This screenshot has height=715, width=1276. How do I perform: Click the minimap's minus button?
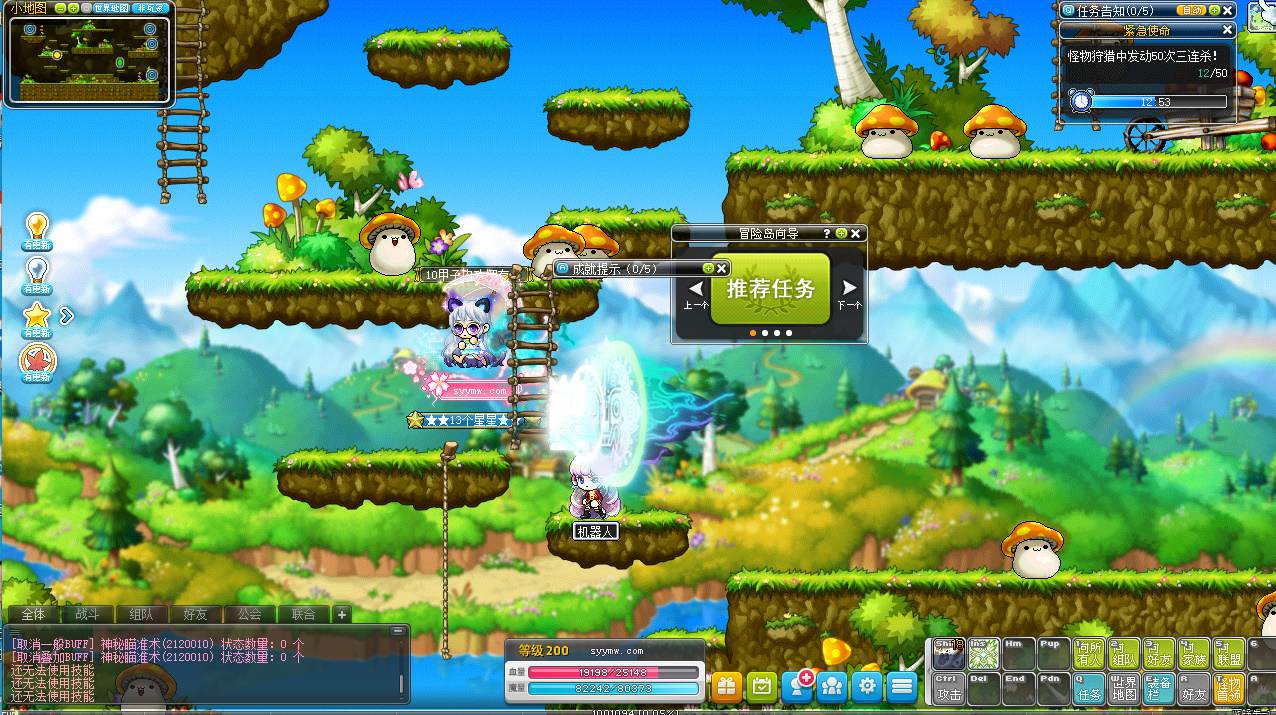pos(61,8)
